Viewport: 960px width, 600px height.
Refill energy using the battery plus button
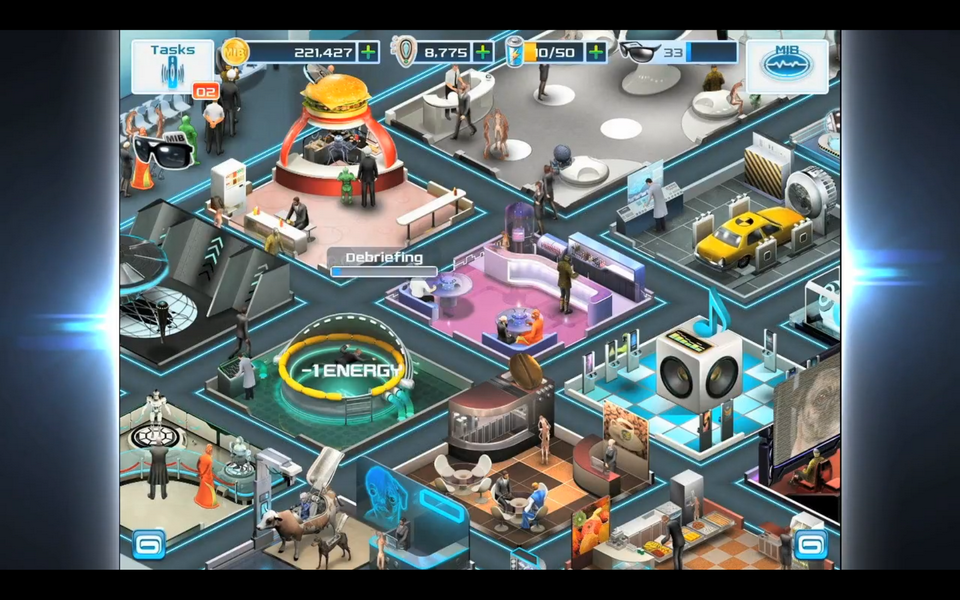[x=597, y=52]
